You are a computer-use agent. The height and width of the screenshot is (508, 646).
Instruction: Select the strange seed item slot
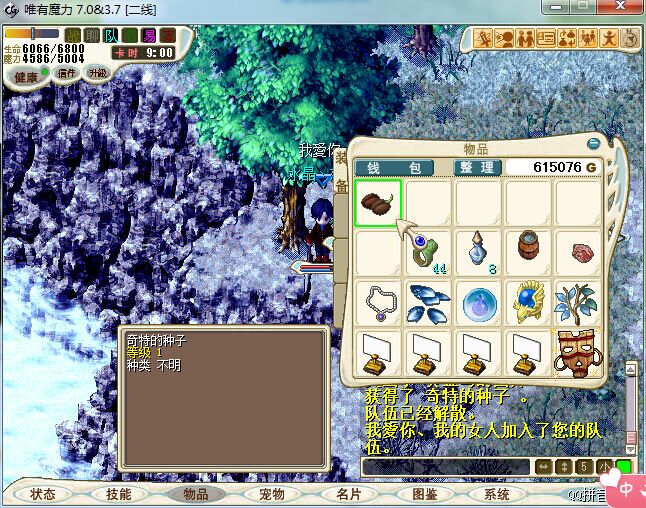coord(378,203)
